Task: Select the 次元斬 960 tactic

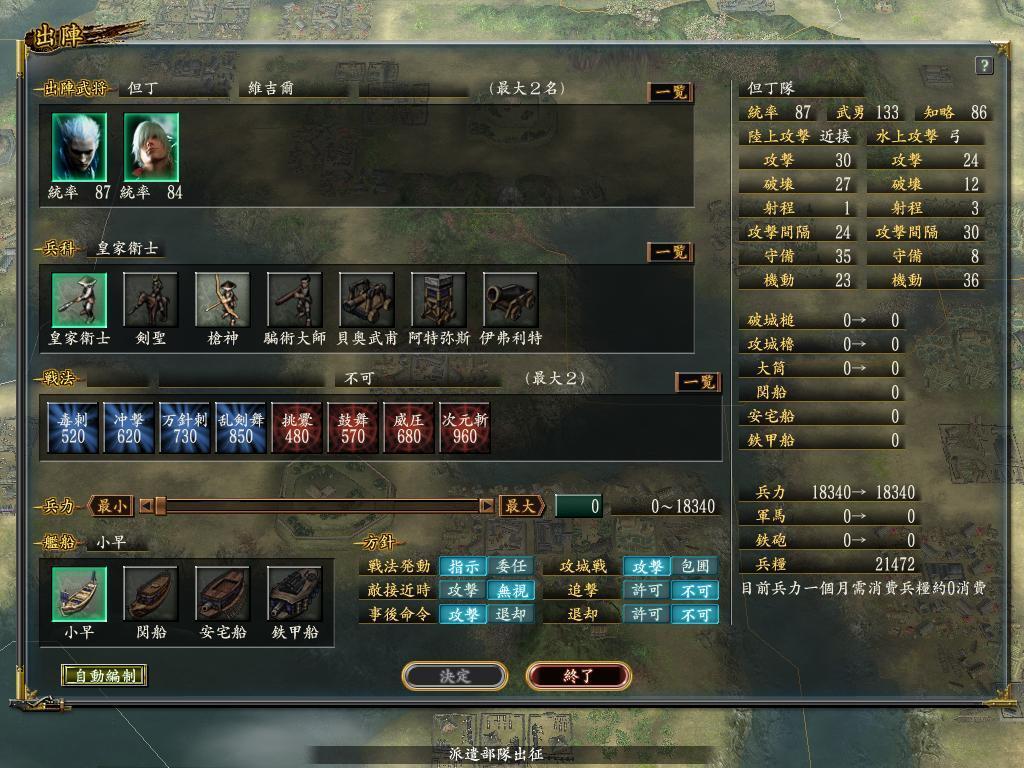Action: (464, 427)
